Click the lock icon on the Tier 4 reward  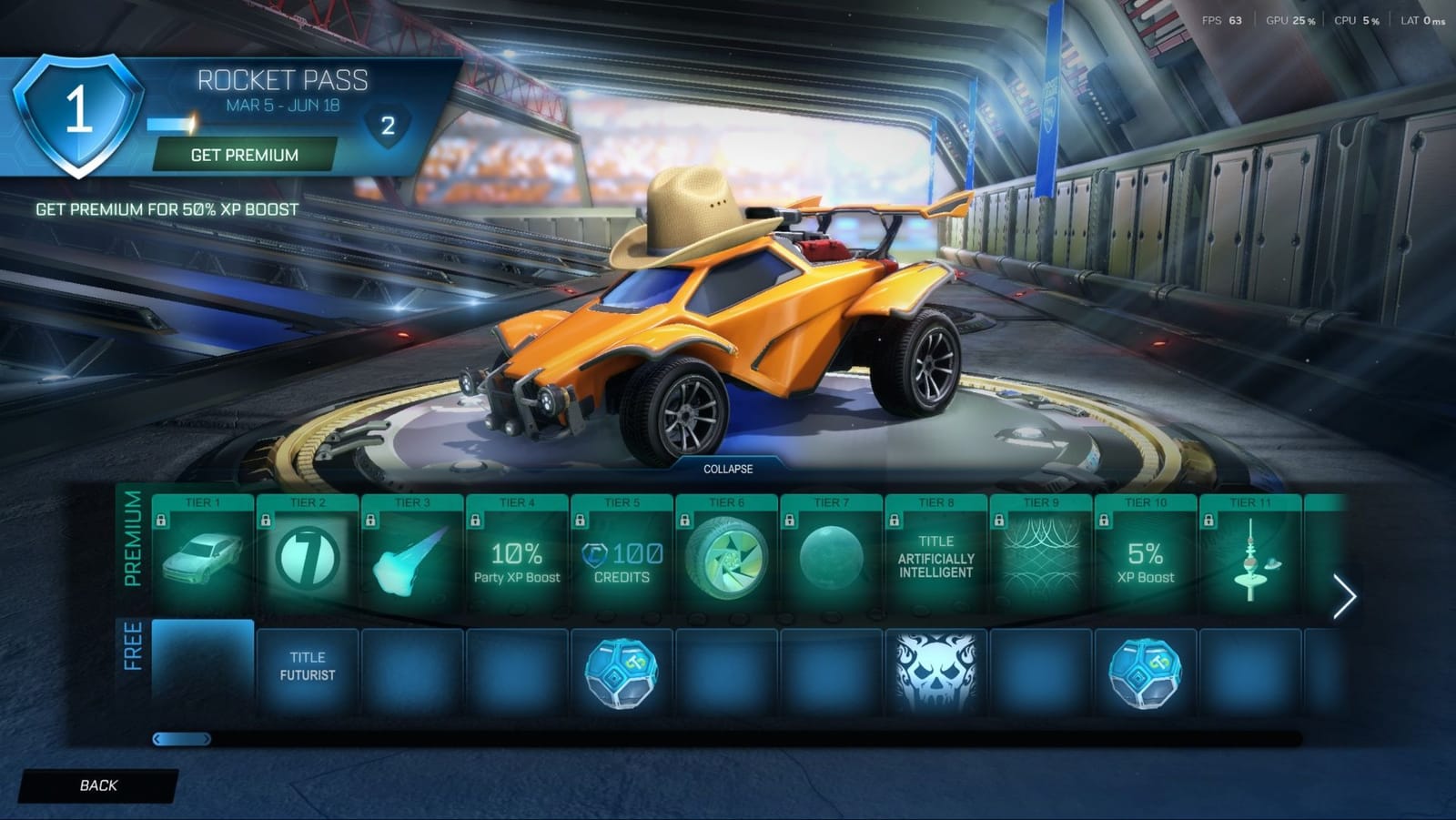click(x=476, y=520)
